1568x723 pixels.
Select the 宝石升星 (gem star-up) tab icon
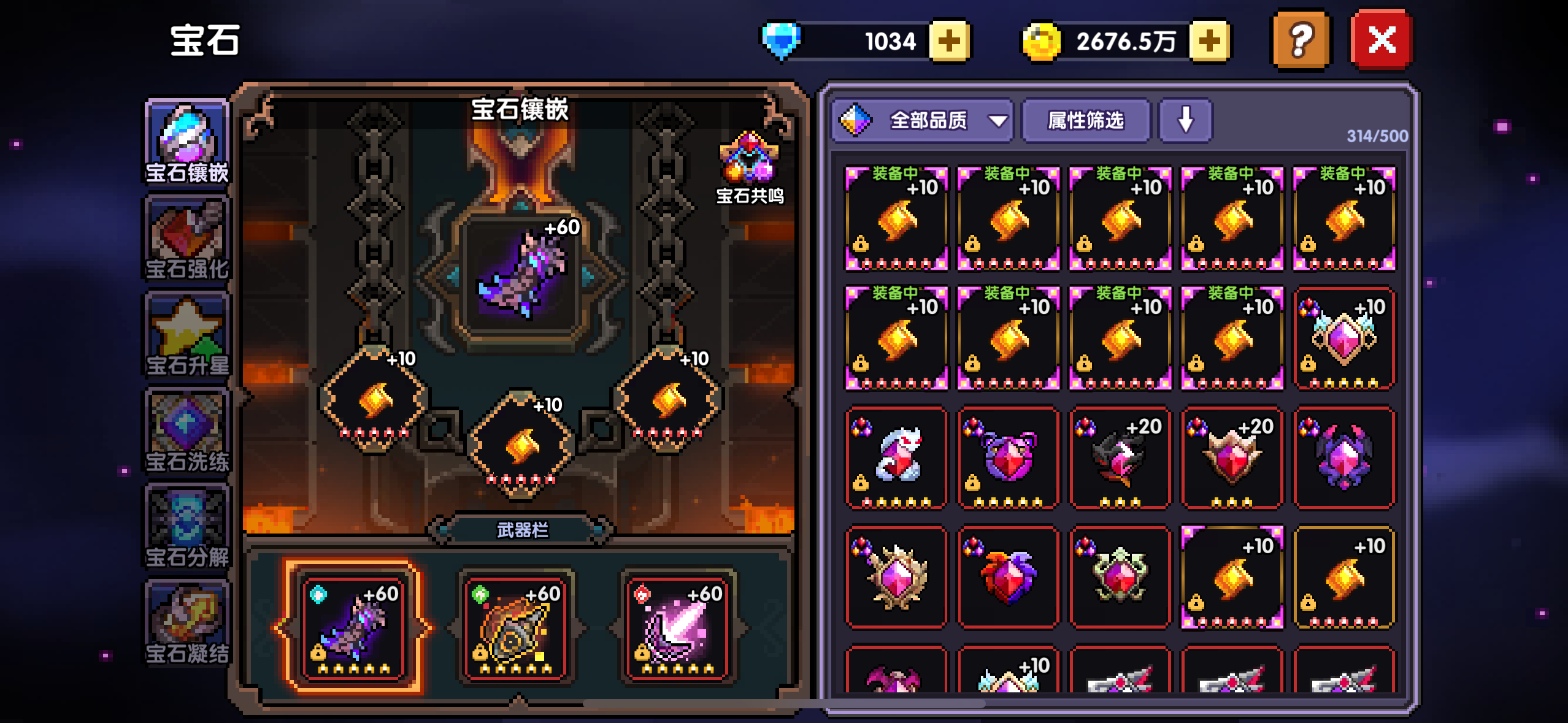(186, 334)
